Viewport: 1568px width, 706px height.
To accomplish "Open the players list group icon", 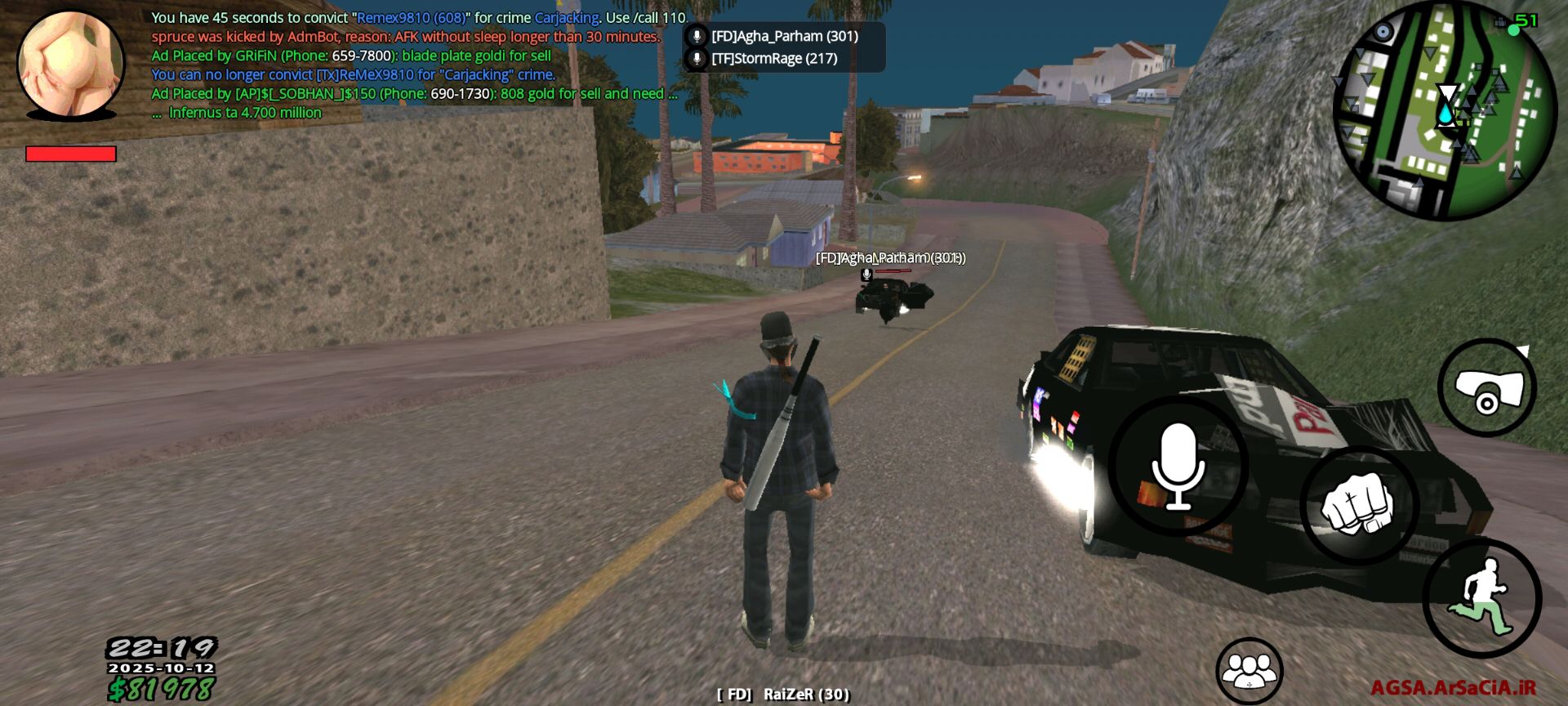I will coord(1249,671).
